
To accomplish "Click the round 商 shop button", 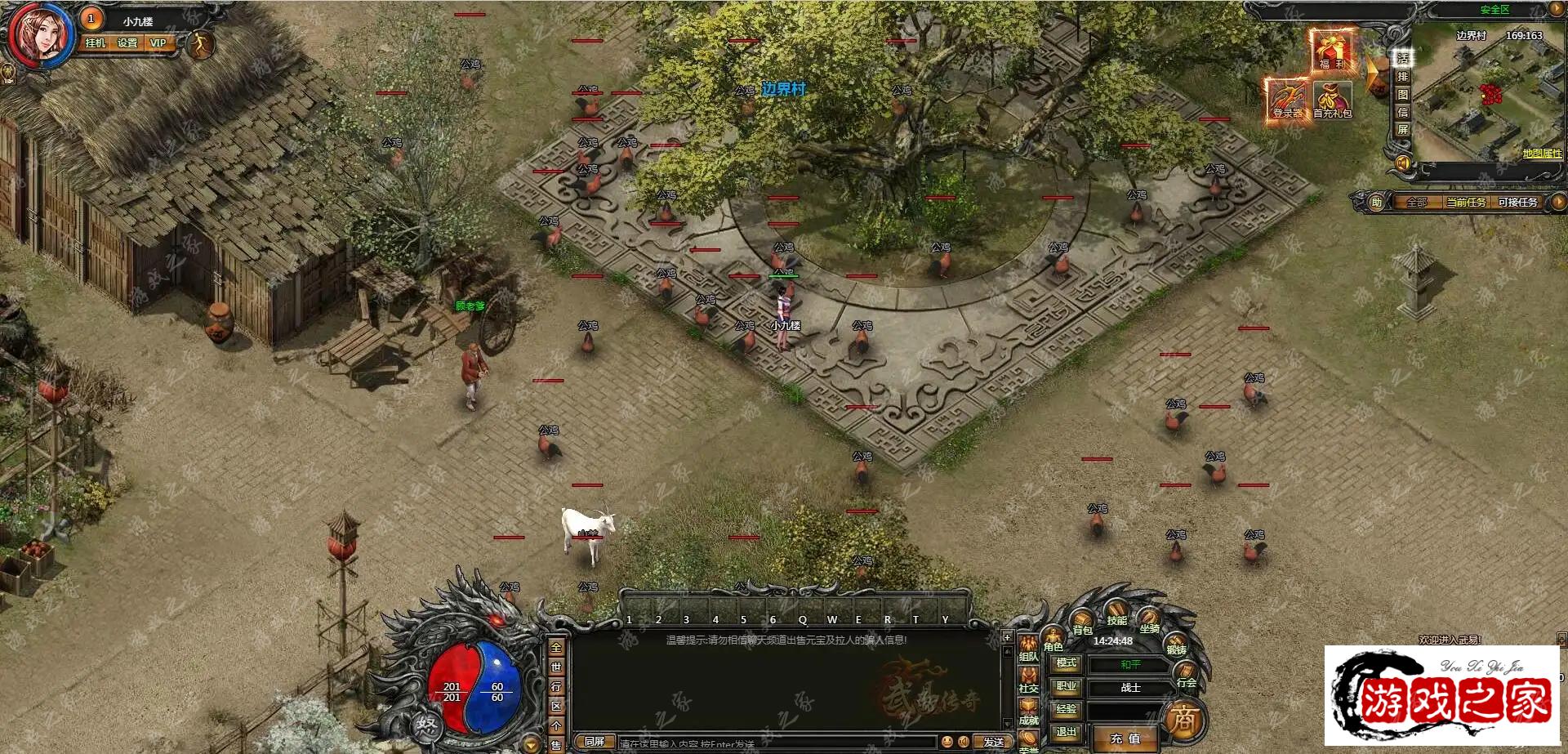I will point(1183,720).
